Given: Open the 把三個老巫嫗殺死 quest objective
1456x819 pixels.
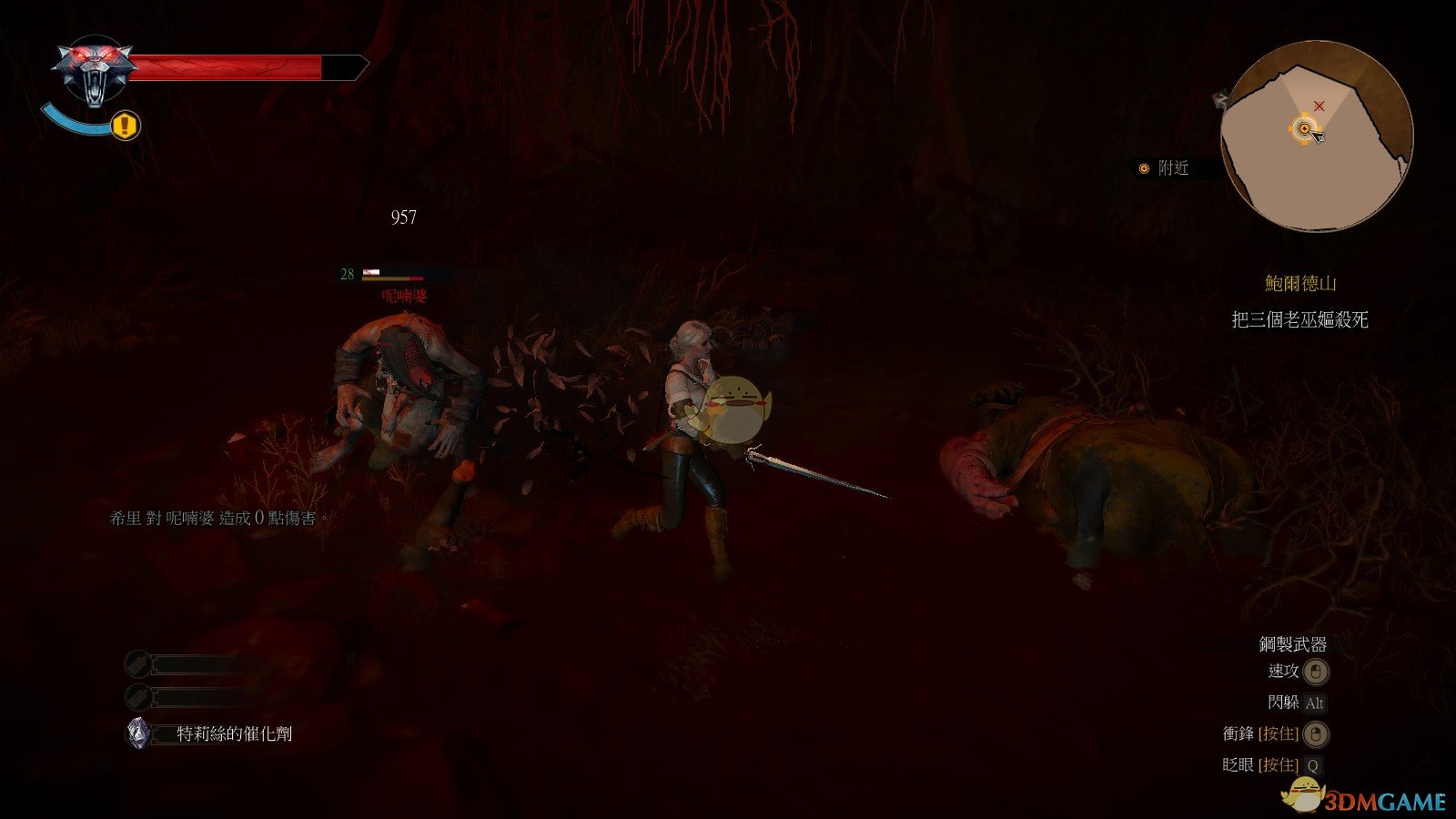Looking at the screenshot, I should (1299, 319).
